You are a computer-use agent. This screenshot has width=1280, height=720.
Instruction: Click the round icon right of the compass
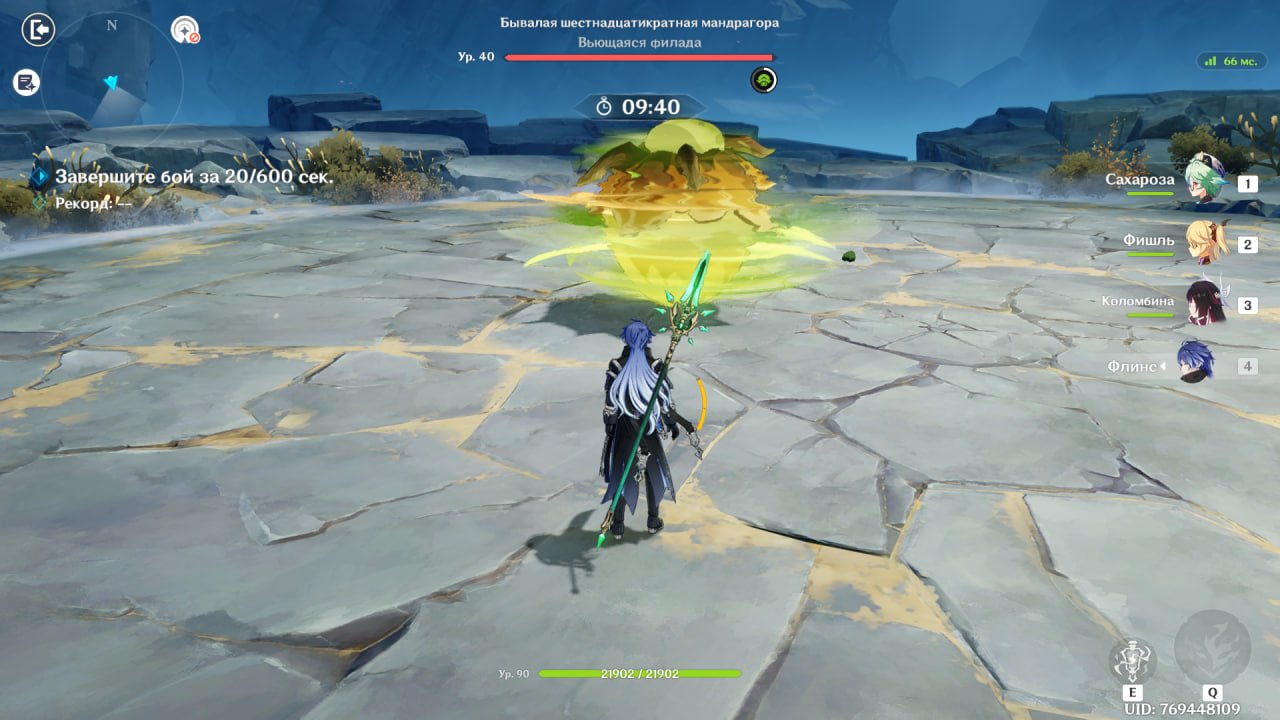185,30
